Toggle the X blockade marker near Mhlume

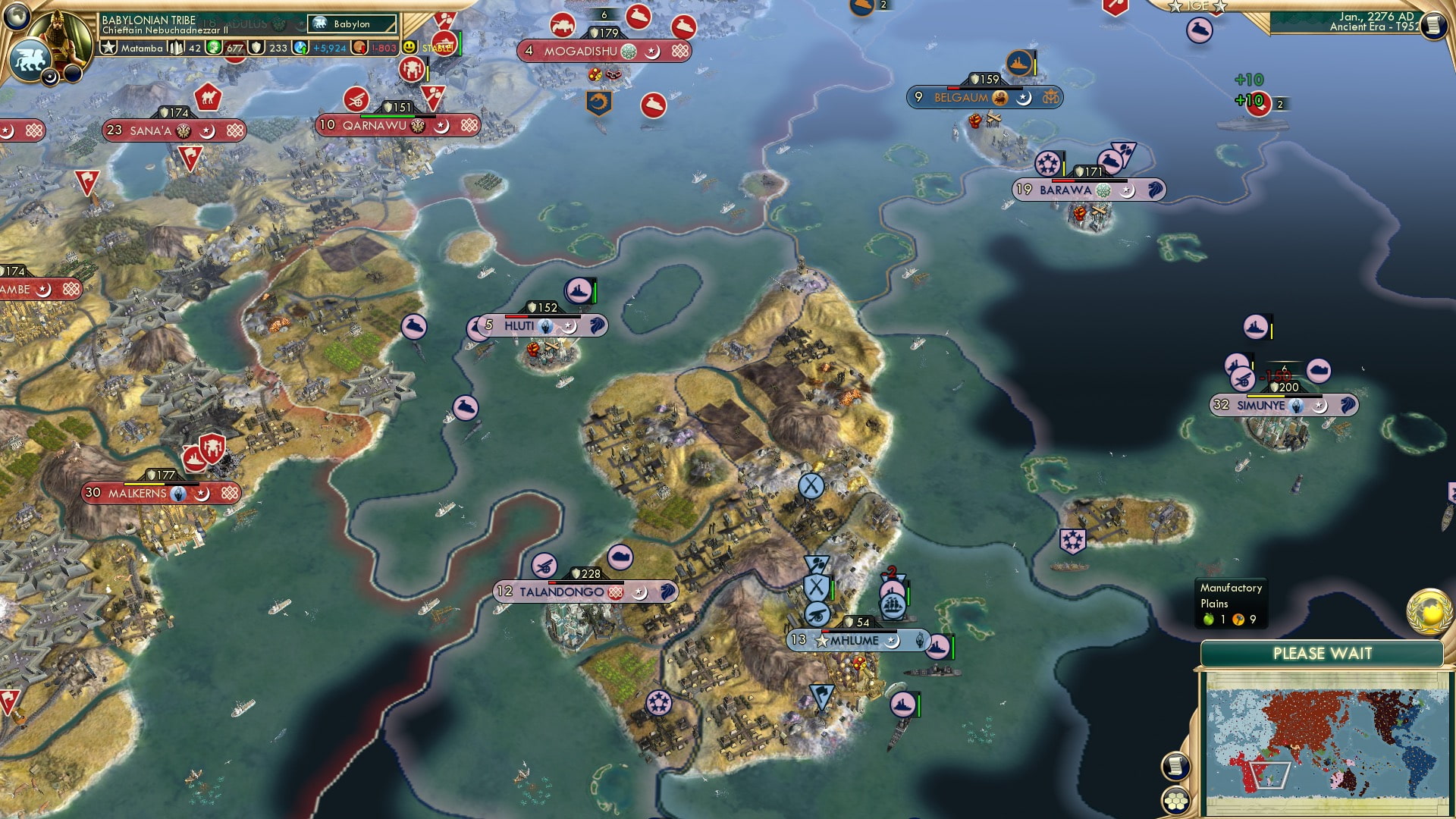pos(815,585)
